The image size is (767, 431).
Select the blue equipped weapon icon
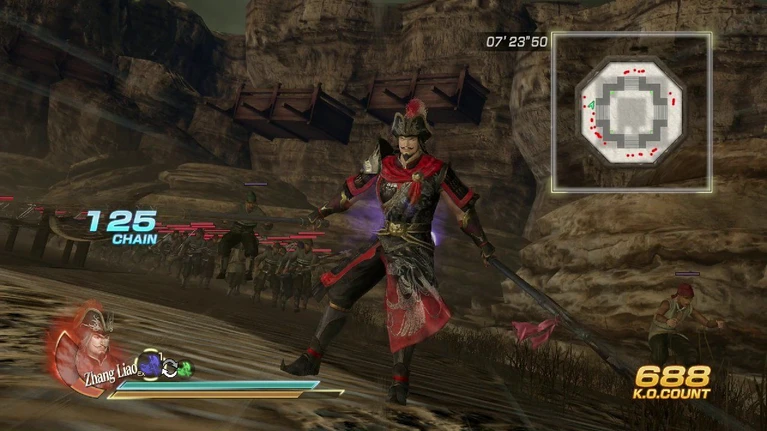point(150,366)
